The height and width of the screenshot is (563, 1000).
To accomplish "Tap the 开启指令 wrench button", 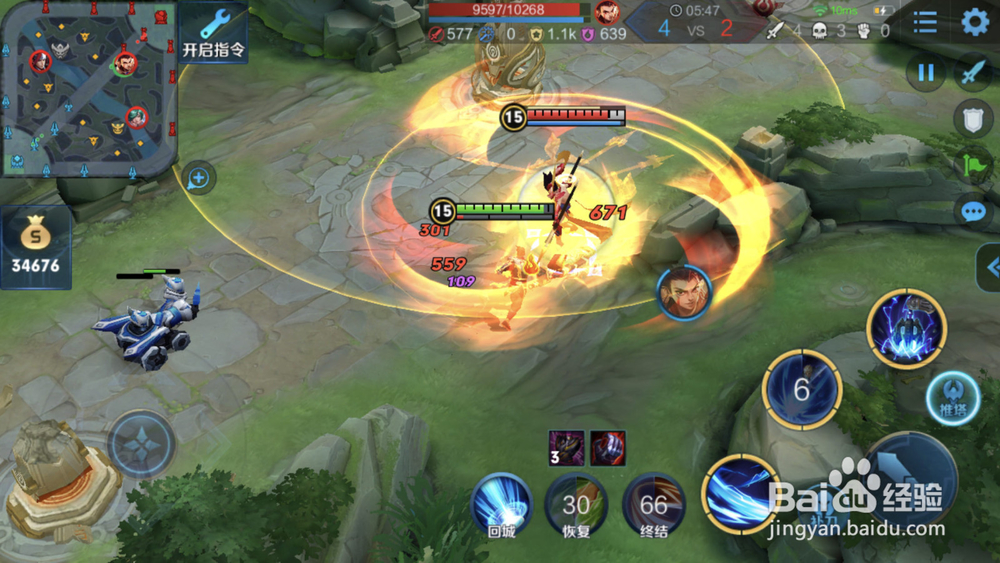I will click(214, 32).
